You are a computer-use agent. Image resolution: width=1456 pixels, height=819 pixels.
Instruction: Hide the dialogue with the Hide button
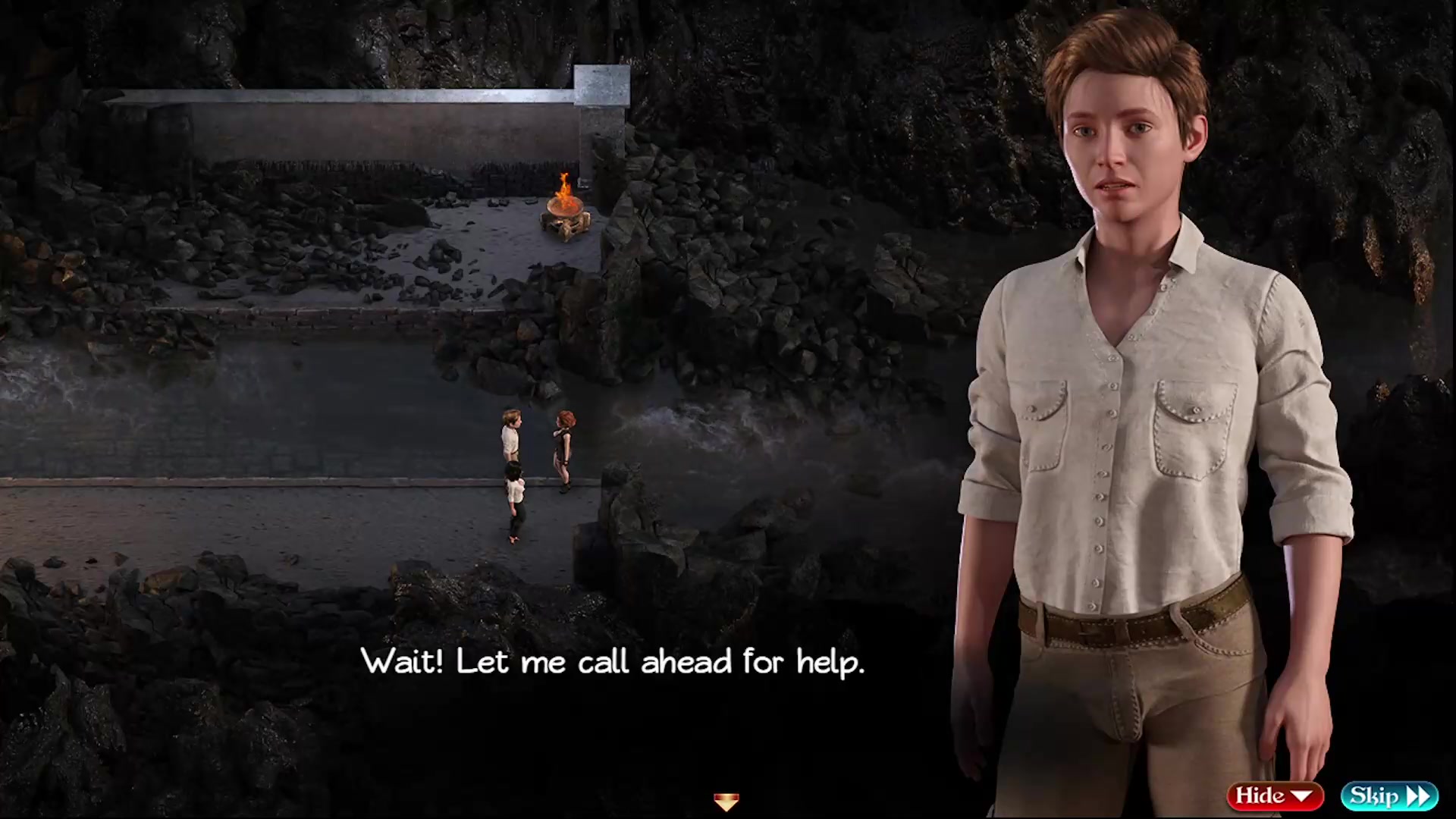[1274, 795]
